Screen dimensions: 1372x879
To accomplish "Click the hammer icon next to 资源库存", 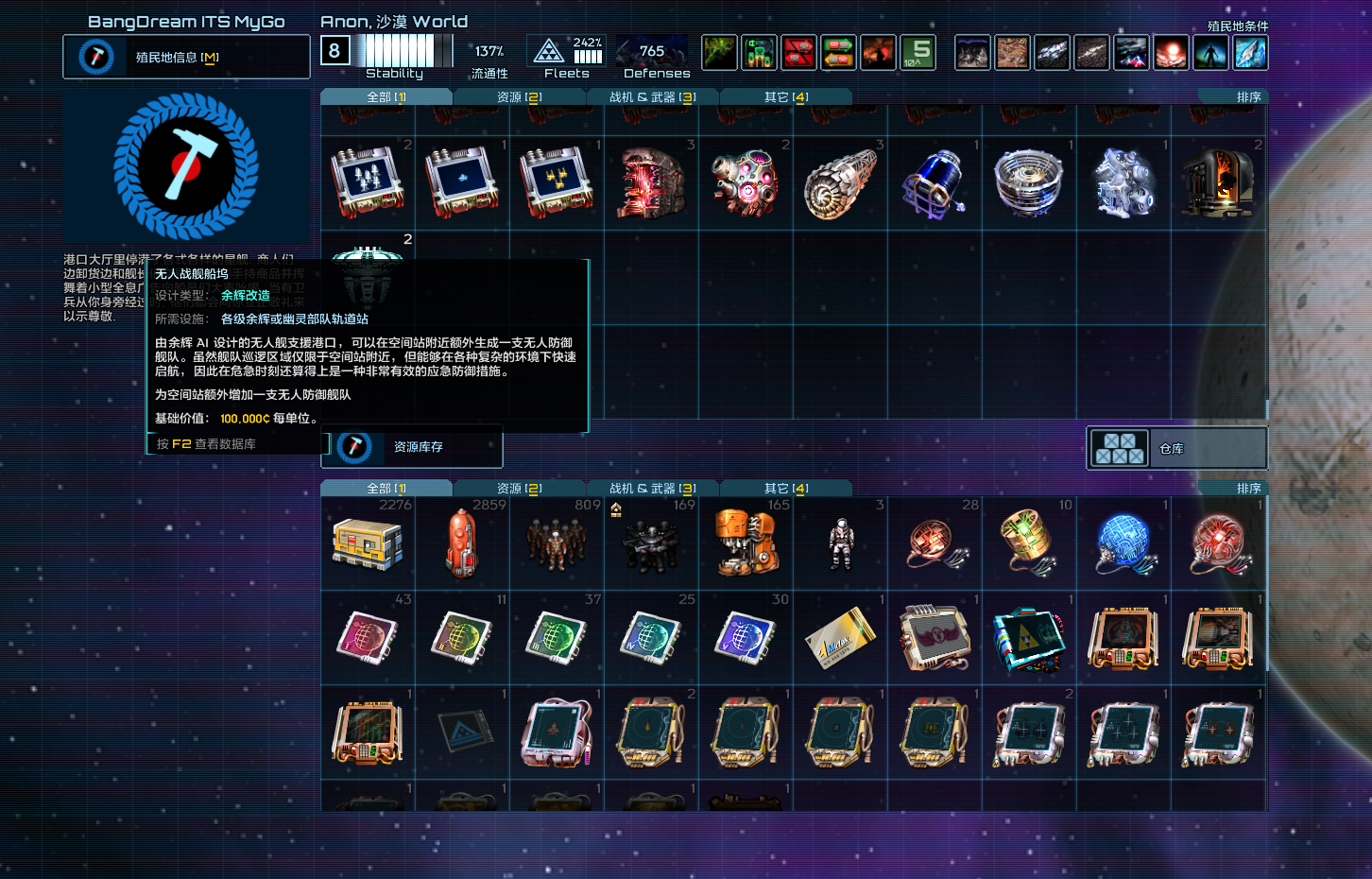I will point(355,448).
